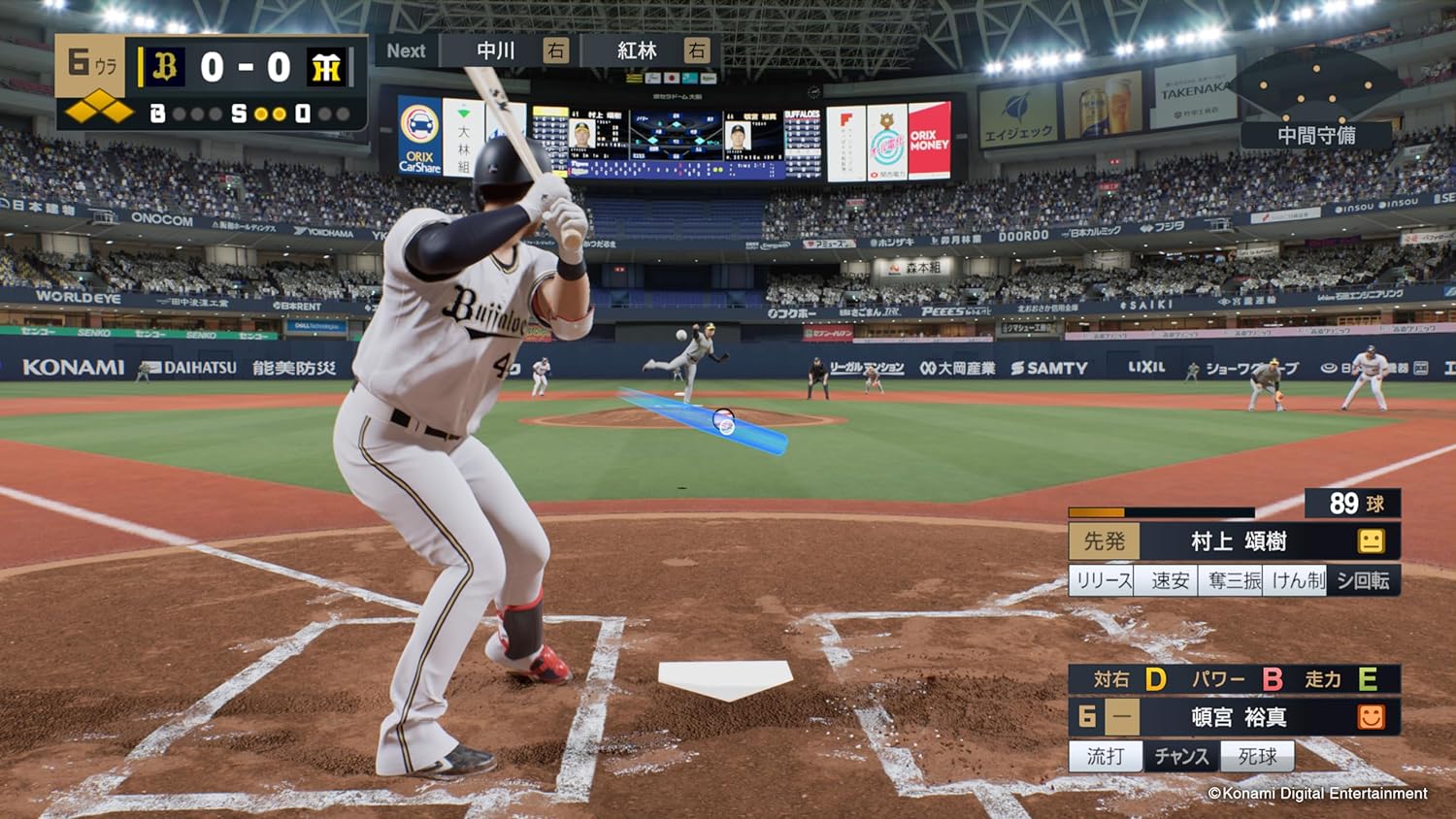Switch to the Next batter tab
The width and height of the screenshot is (1456, 819).
405,50
